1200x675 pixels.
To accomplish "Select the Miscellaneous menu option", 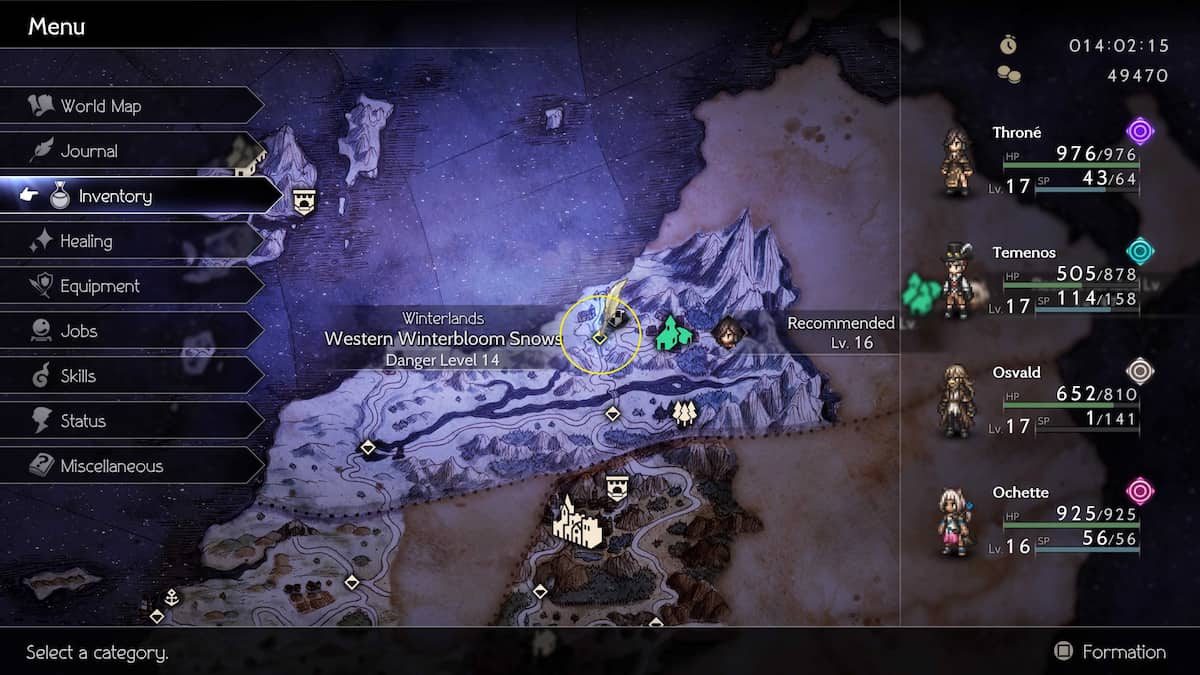I will pos(111,466).
